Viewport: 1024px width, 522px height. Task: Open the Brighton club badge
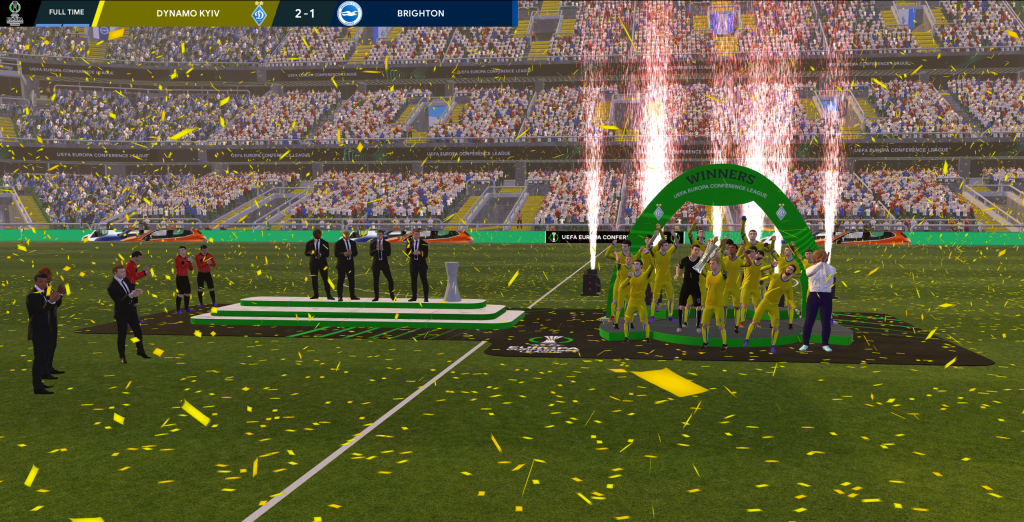pos(350,13)
